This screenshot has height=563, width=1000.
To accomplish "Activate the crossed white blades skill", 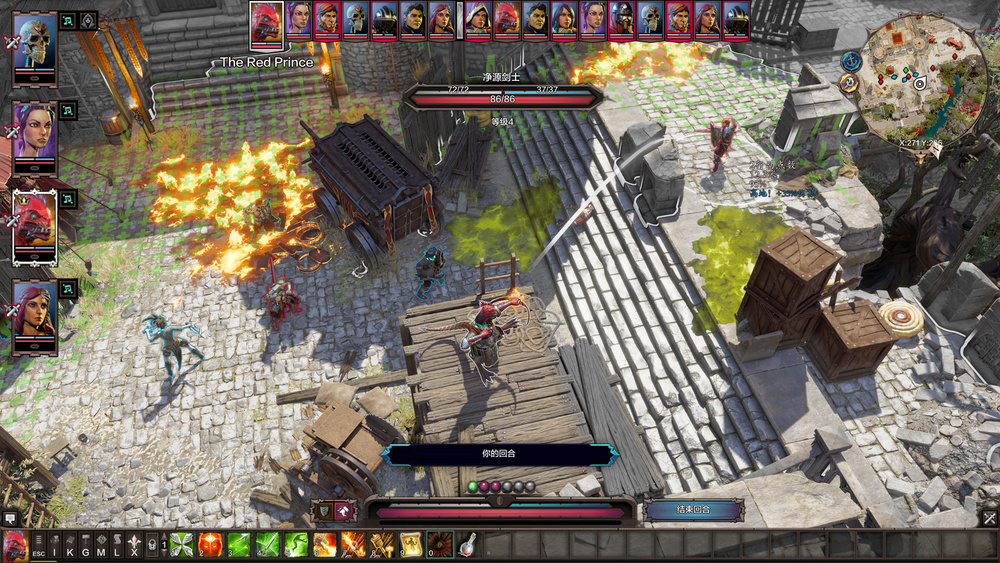I will tap(182, 545).
